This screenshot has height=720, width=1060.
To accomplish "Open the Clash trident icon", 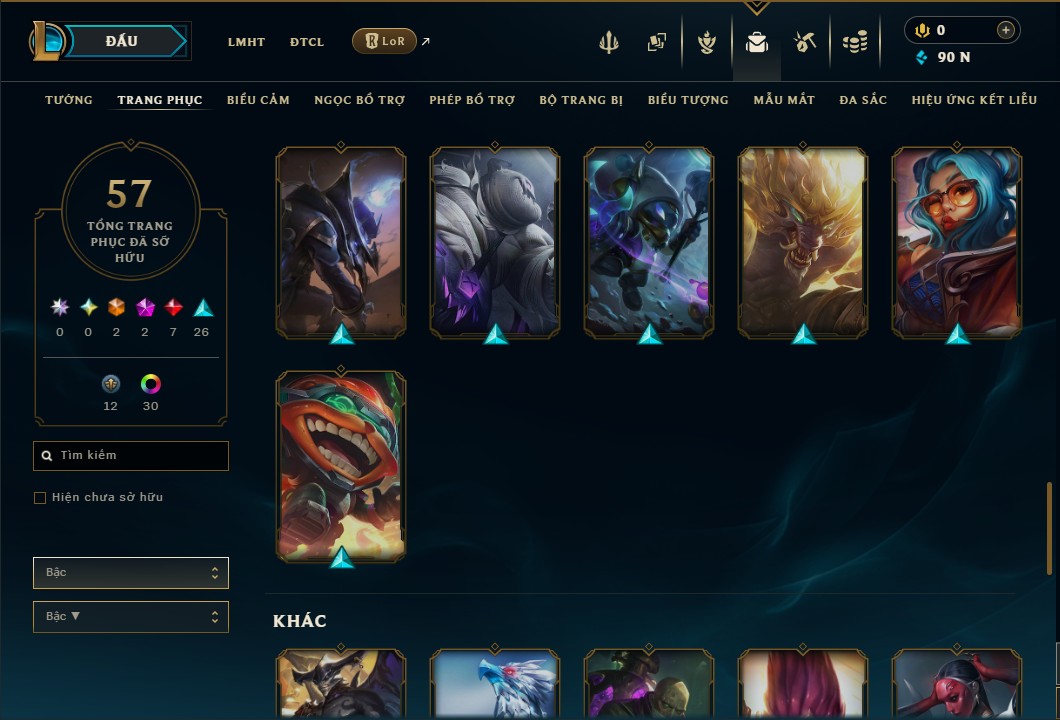I will pos(608,42).
